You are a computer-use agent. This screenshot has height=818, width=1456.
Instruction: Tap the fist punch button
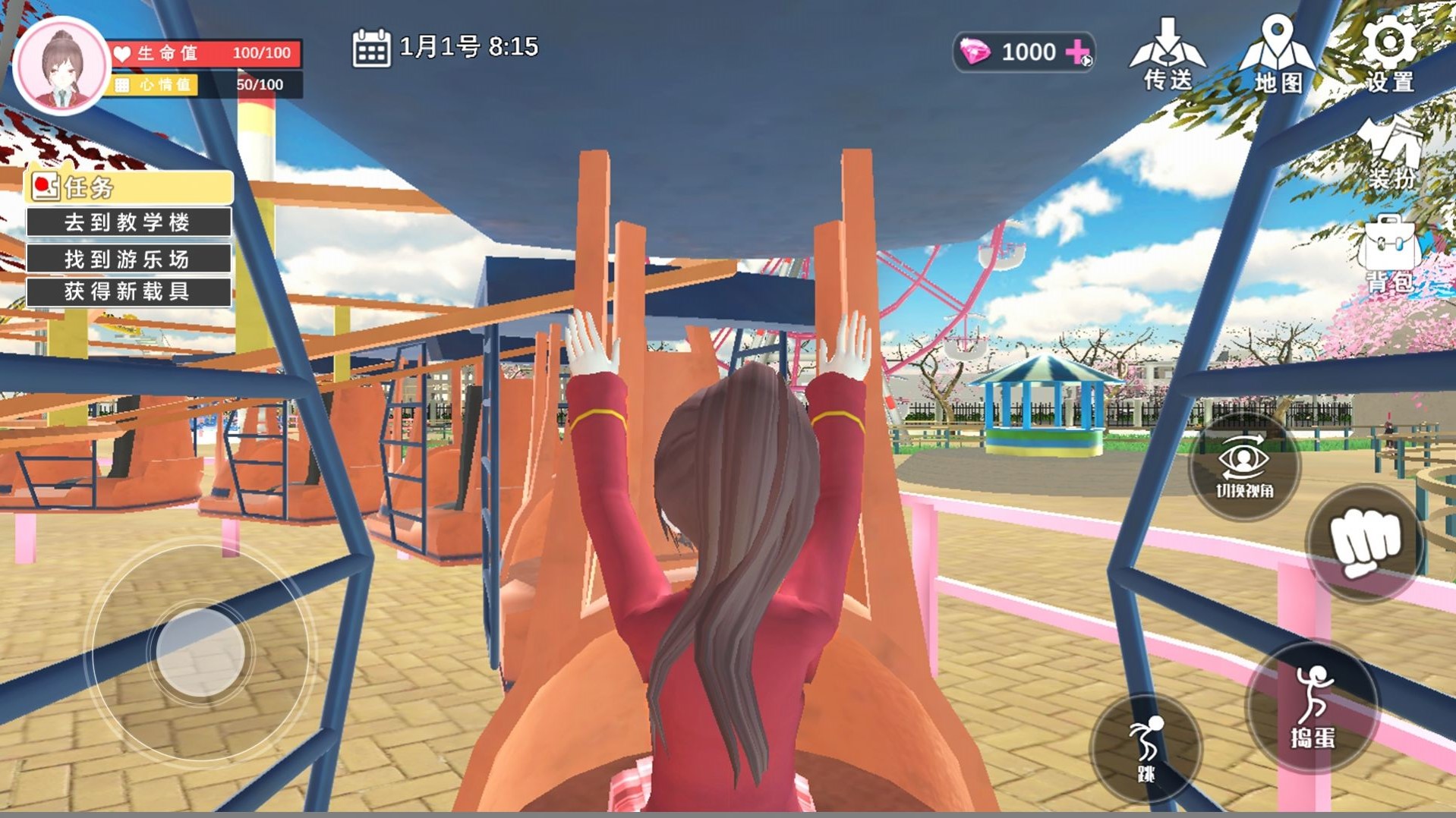coord(1364,543)
